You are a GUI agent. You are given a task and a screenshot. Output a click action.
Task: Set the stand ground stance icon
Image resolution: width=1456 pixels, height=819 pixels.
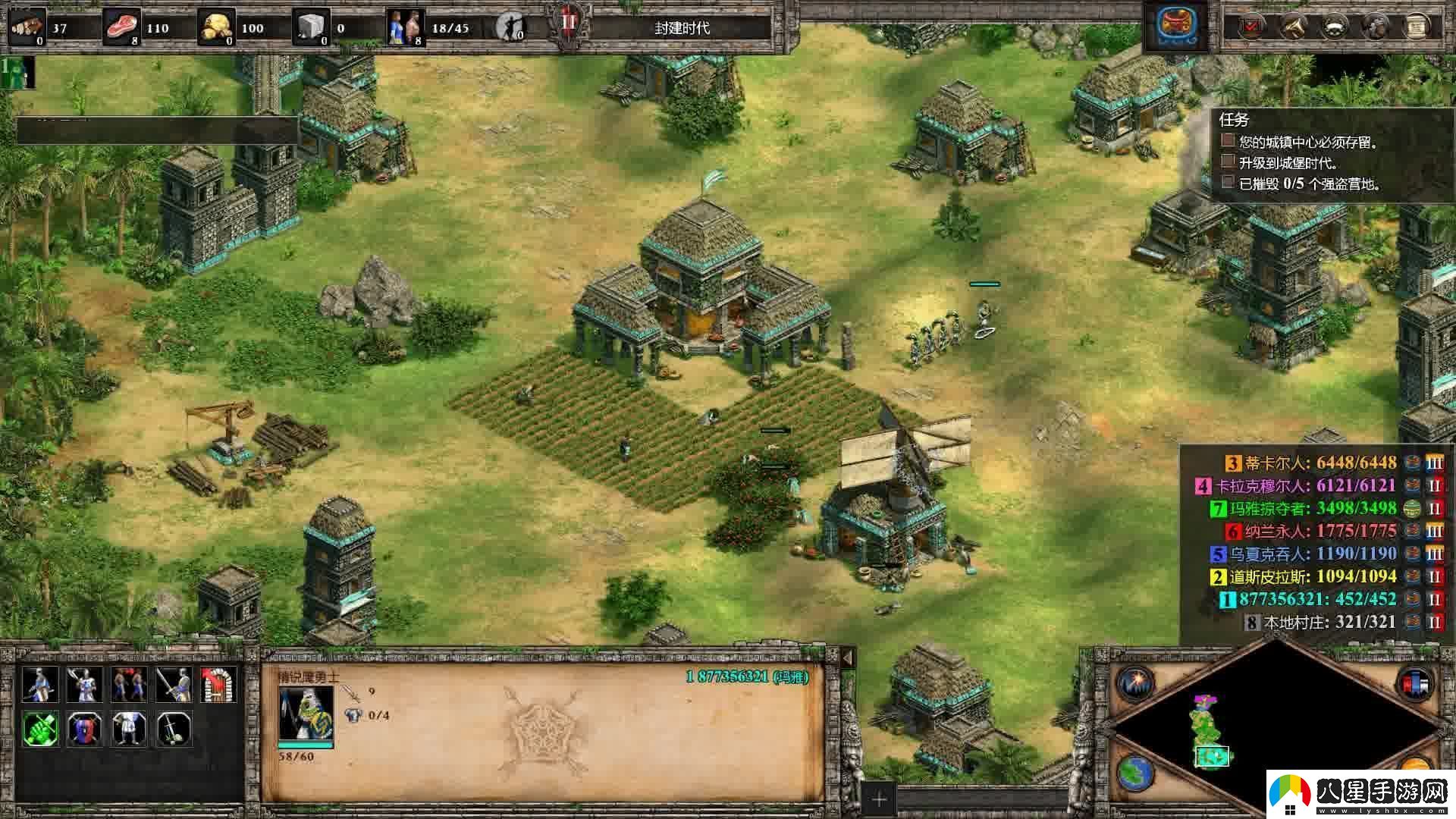(x=129, y=729)
